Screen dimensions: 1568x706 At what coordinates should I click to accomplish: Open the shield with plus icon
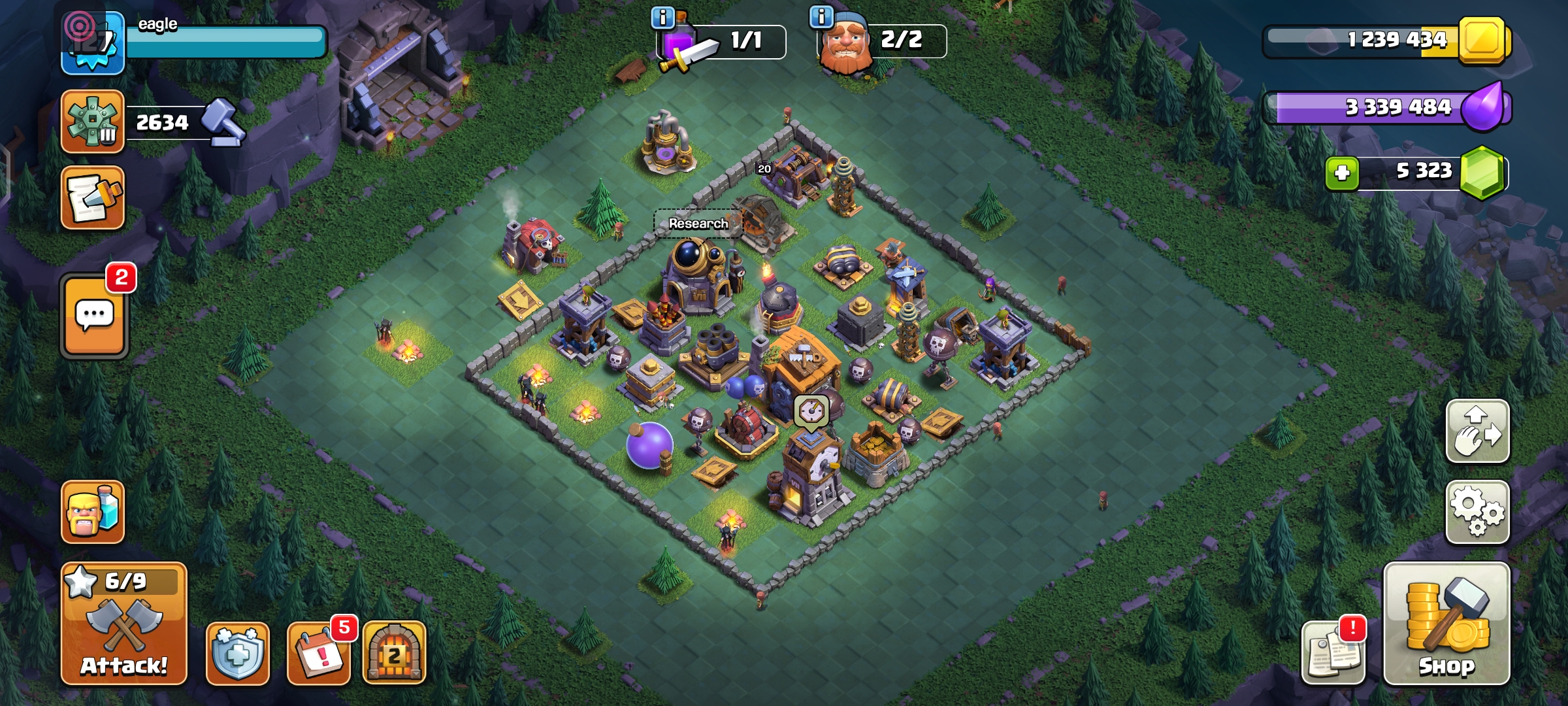click(x=238, y=653)
